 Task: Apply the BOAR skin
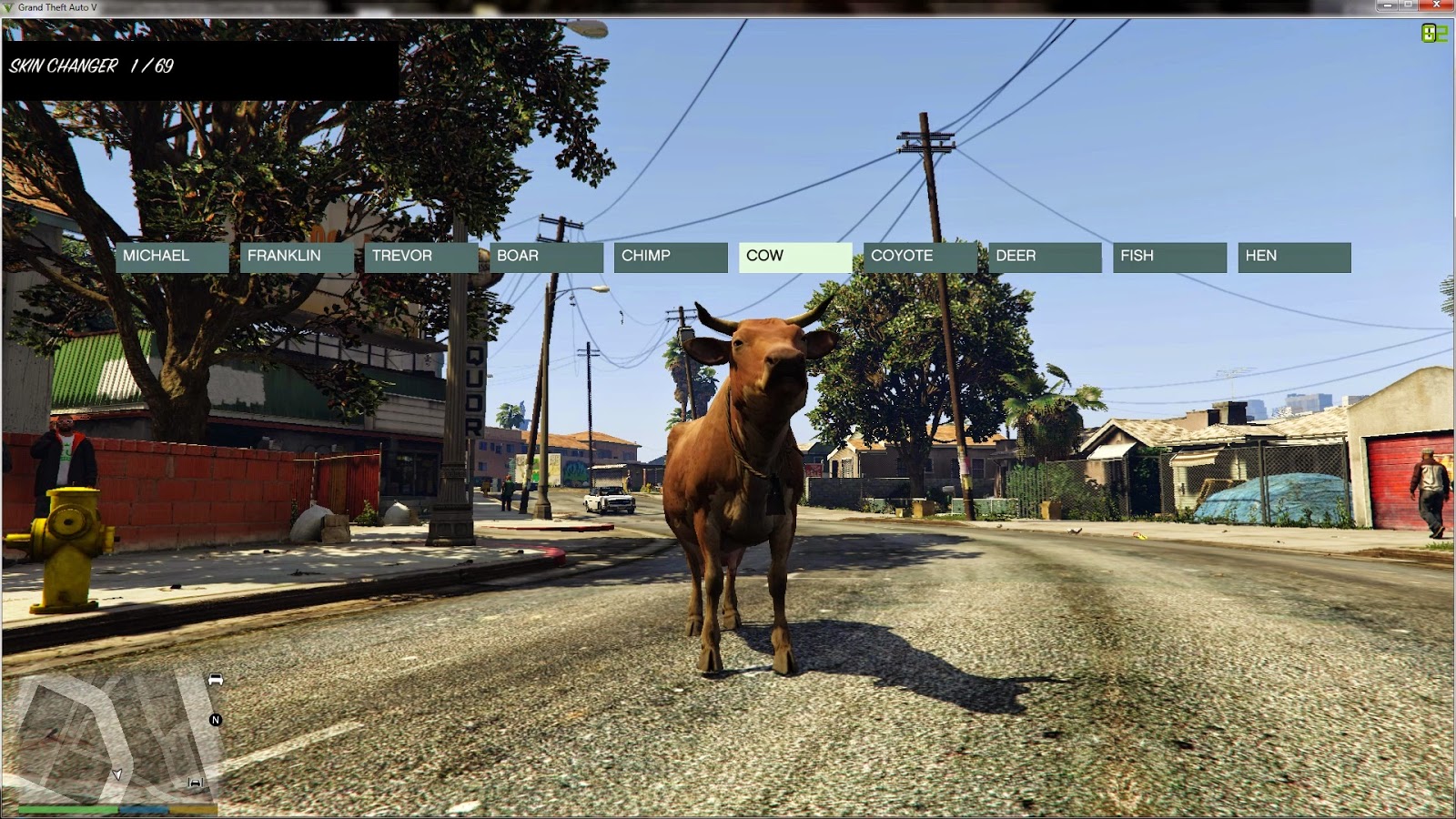(545, 256)
